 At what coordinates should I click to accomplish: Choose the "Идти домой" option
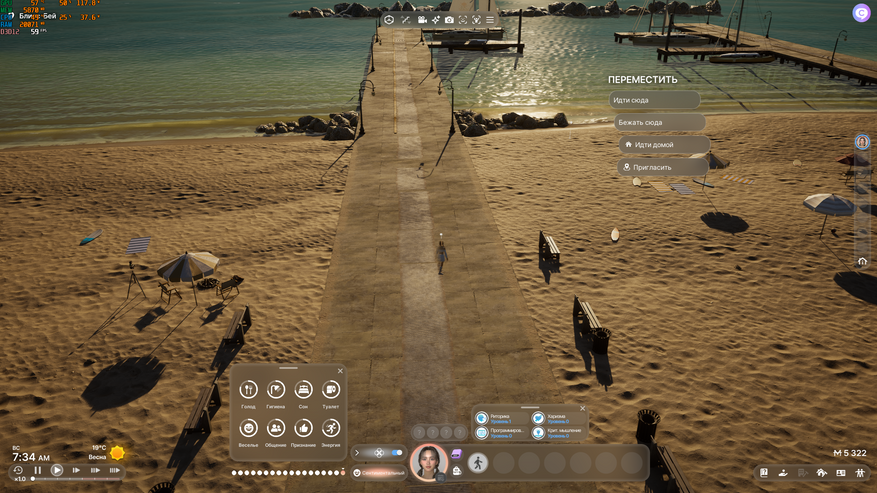pos(663,145)
